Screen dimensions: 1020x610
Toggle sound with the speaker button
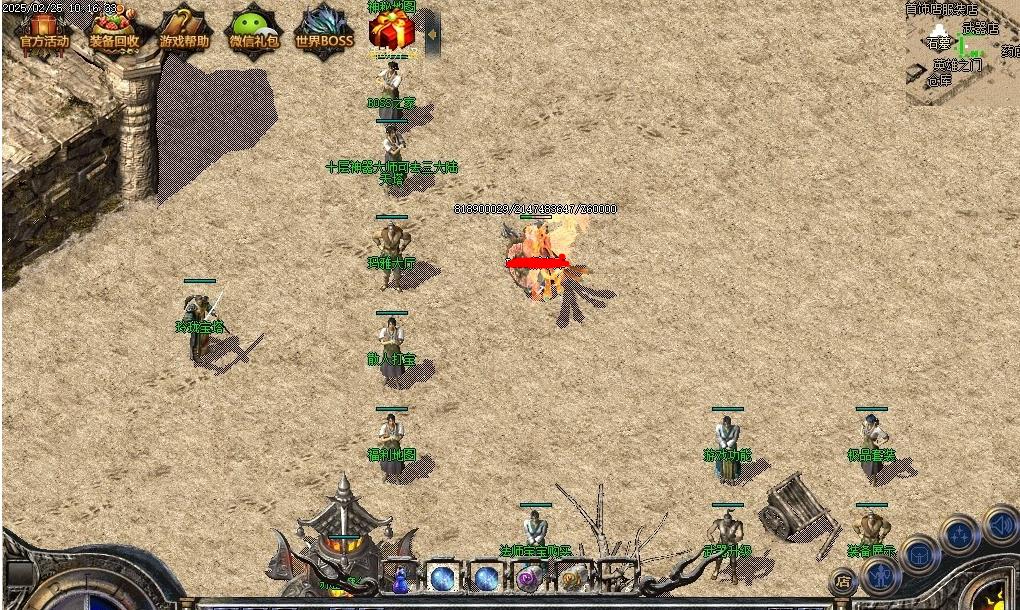click(1000, 524)
